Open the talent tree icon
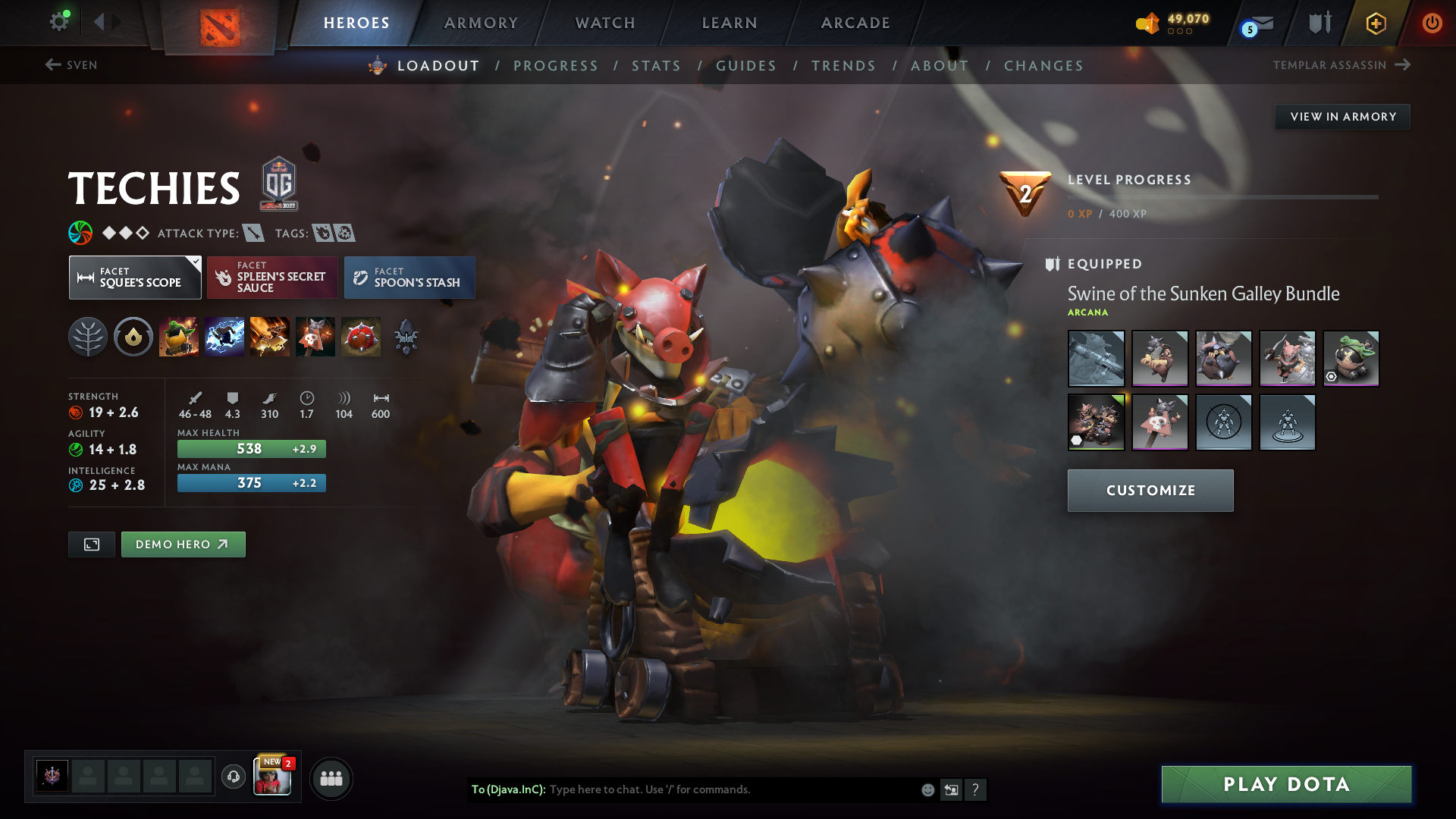 coord(88,337)
